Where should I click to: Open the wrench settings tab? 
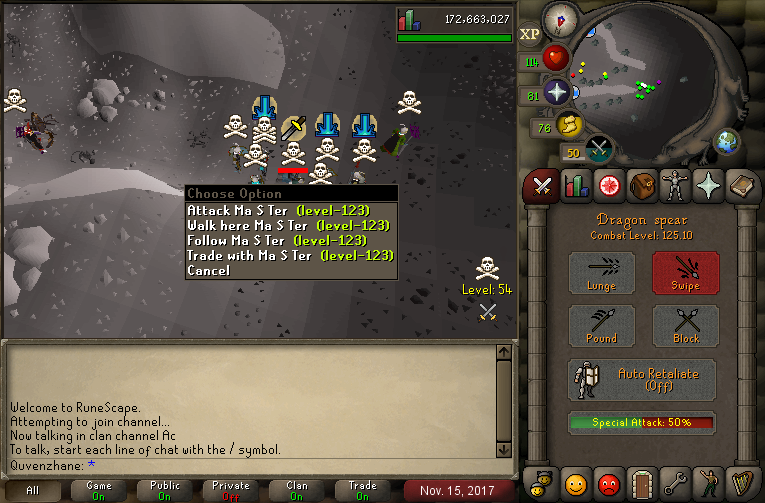point(677,483)
